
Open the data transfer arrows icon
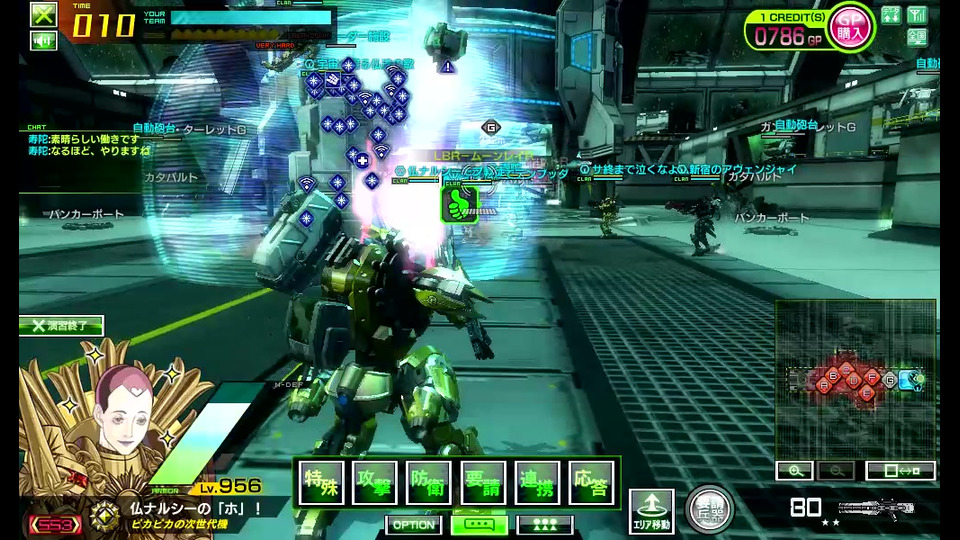tap(890, 14)
